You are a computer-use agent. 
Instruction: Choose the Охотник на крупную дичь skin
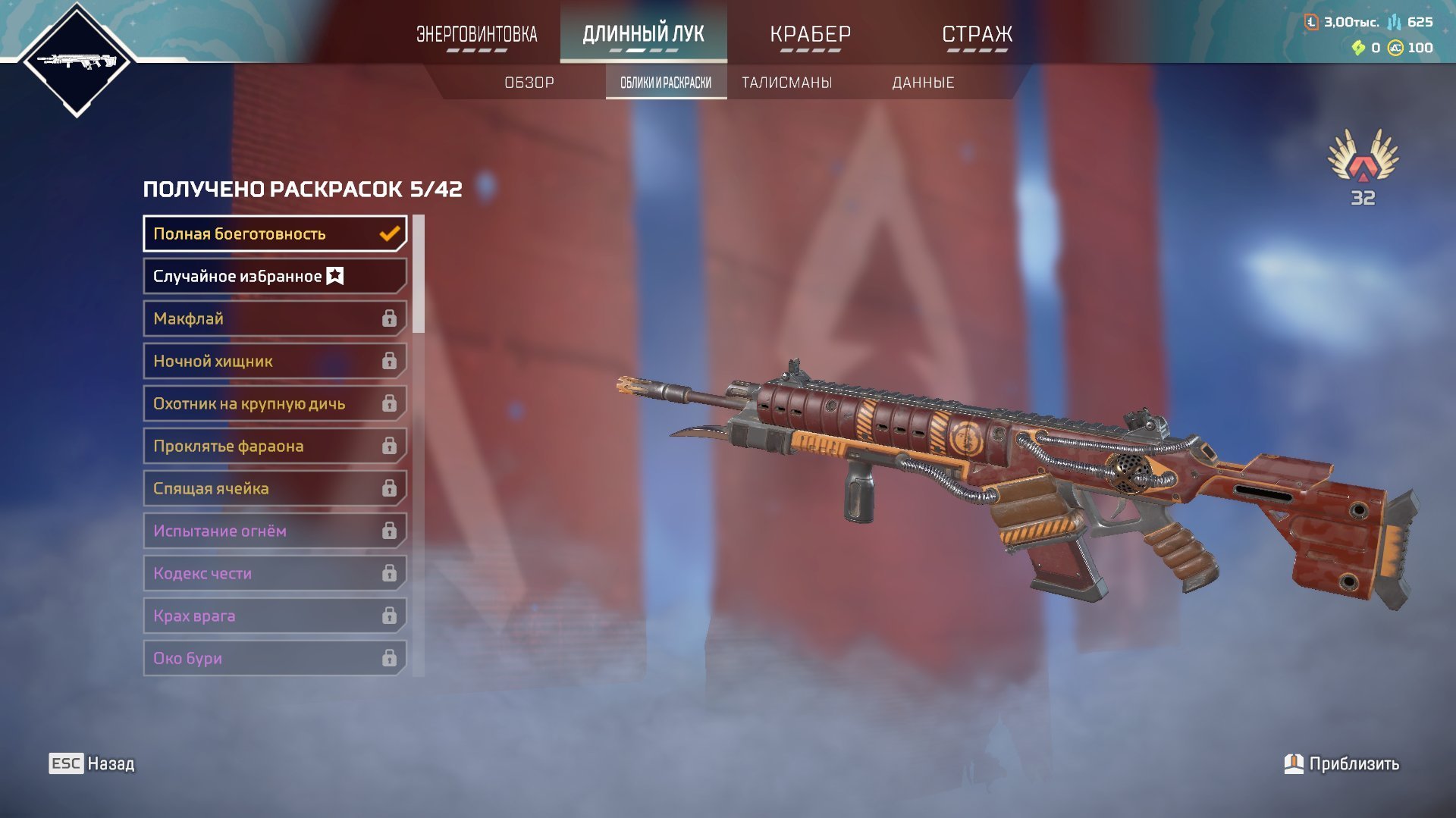[x=275, y=403]
